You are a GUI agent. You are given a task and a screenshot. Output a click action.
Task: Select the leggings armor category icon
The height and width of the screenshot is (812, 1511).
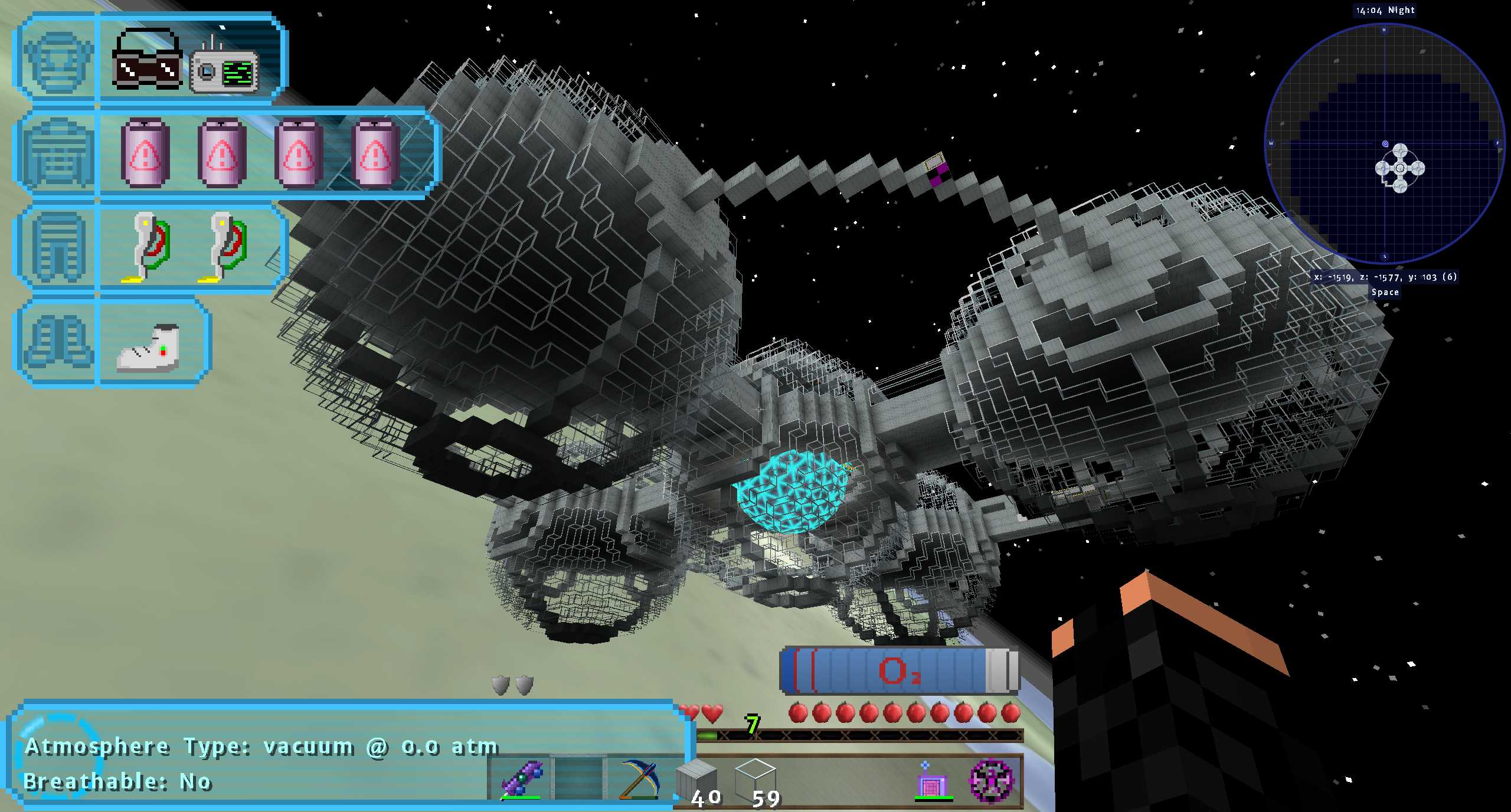[x=57, y=247]
